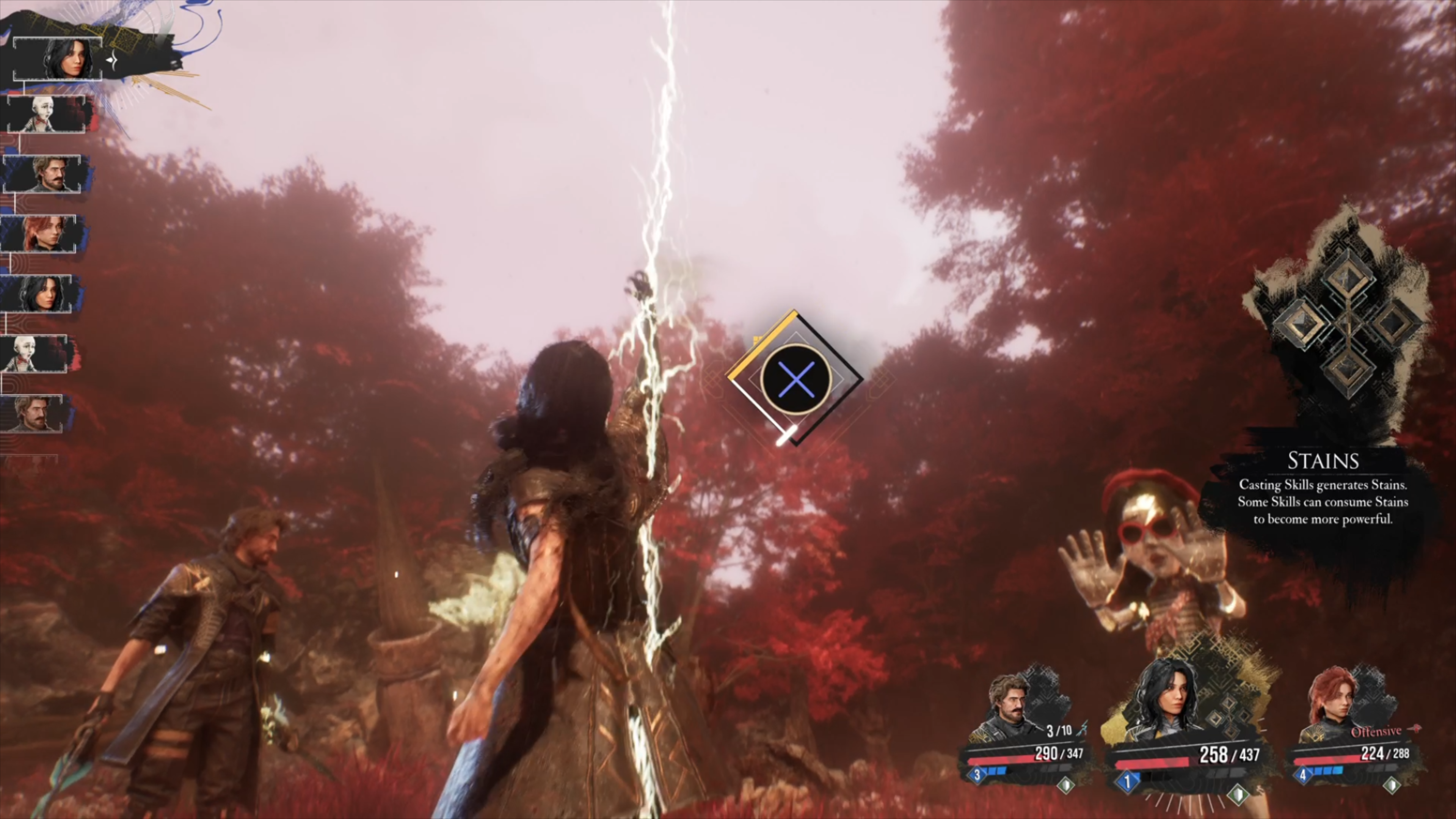Select the STAINS heading in the info box
Viewport: 1456px width, 819px height.
(1323, 461)
